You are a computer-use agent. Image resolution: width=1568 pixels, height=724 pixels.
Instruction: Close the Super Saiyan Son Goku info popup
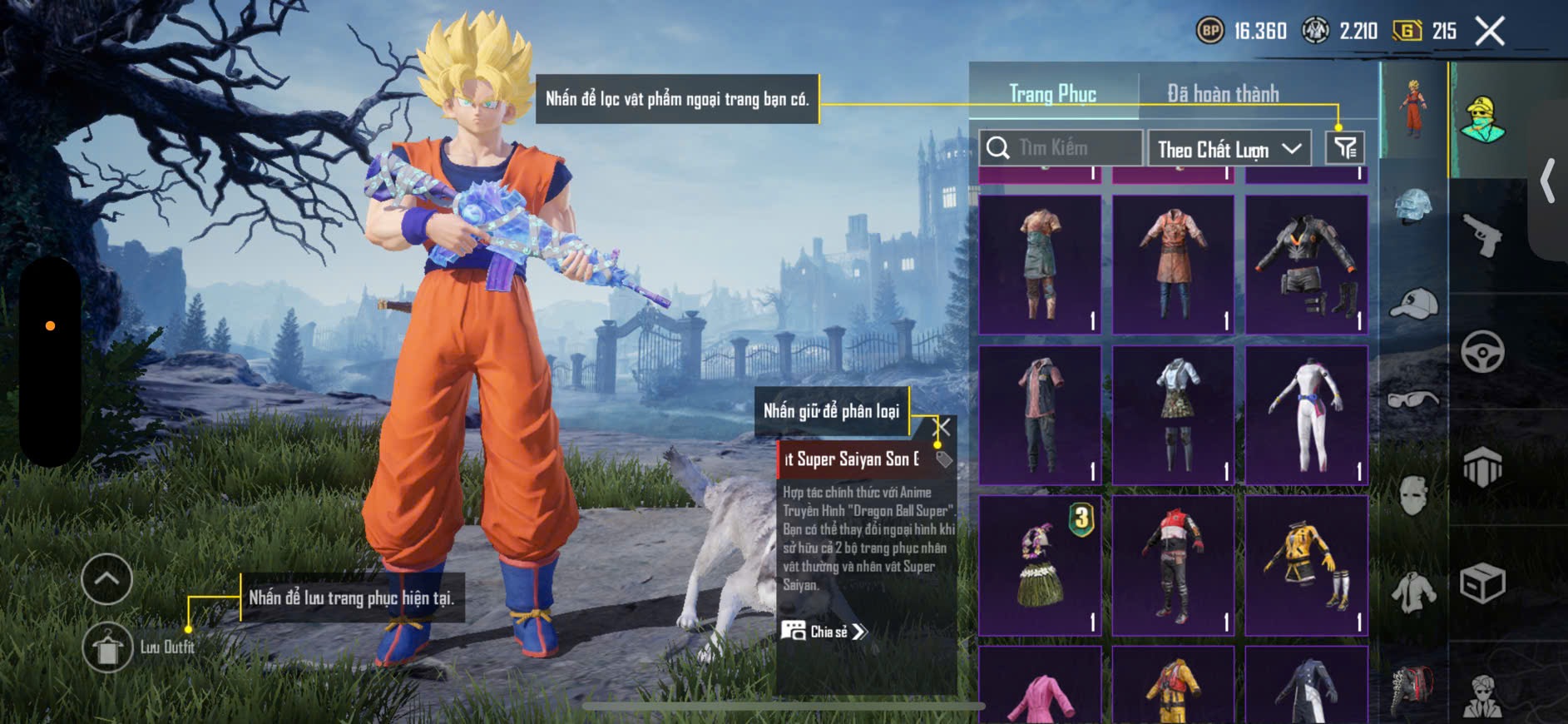pyautogui.click(x=942, y=428)
